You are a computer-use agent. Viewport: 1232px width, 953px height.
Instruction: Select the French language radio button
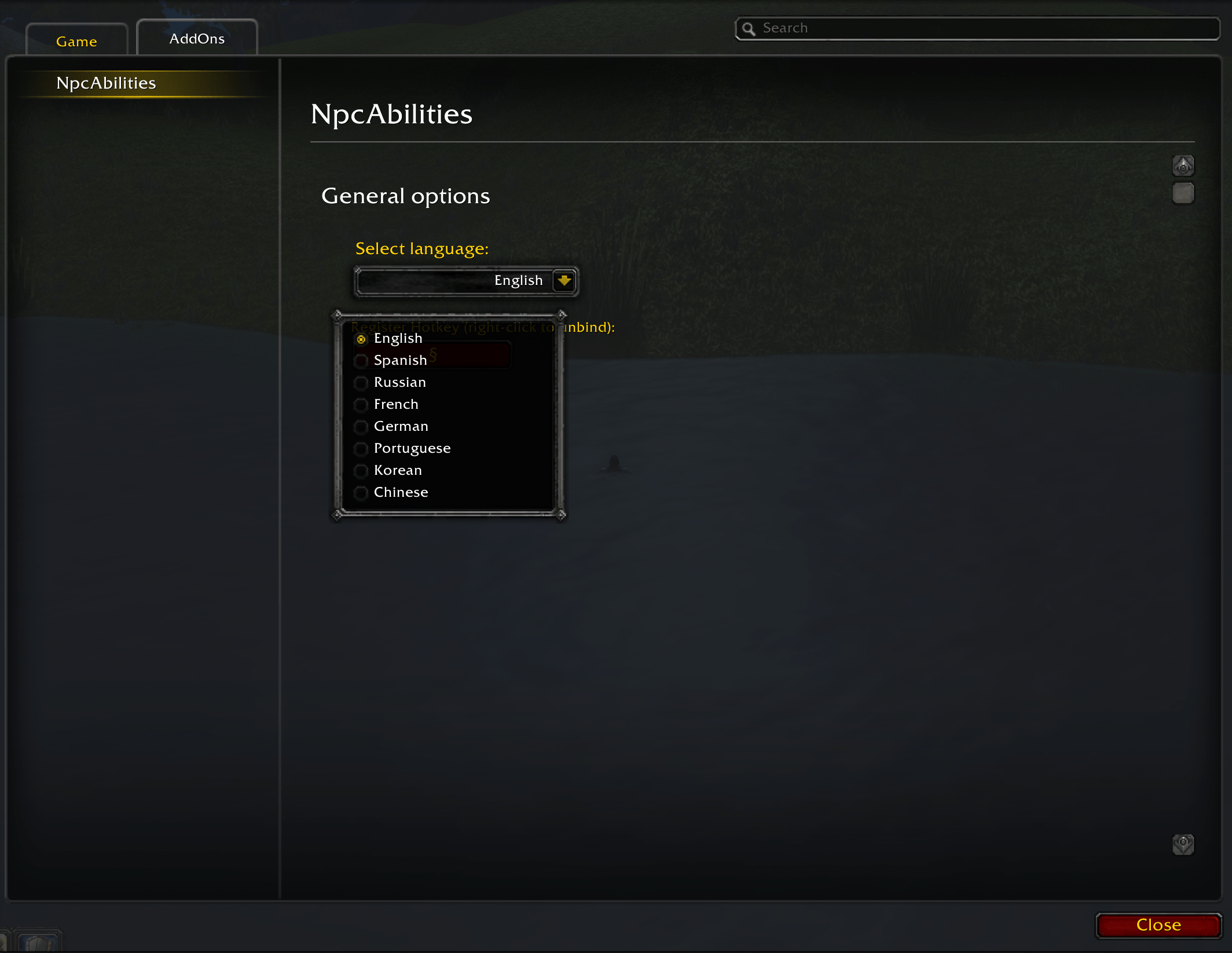point(362,405)
